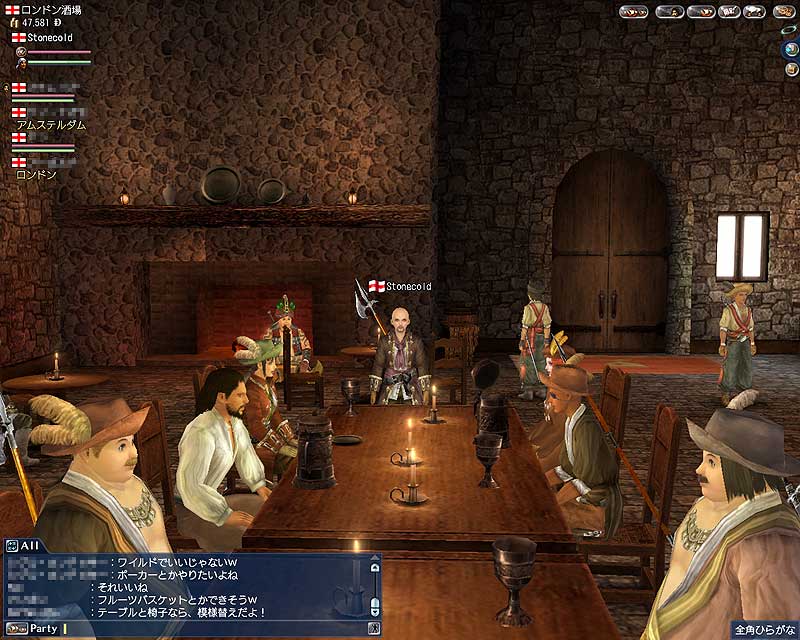Screen dimensions: 800x640
Task: Click the pill button between portrait and document buttons
Action: point(699,12)
